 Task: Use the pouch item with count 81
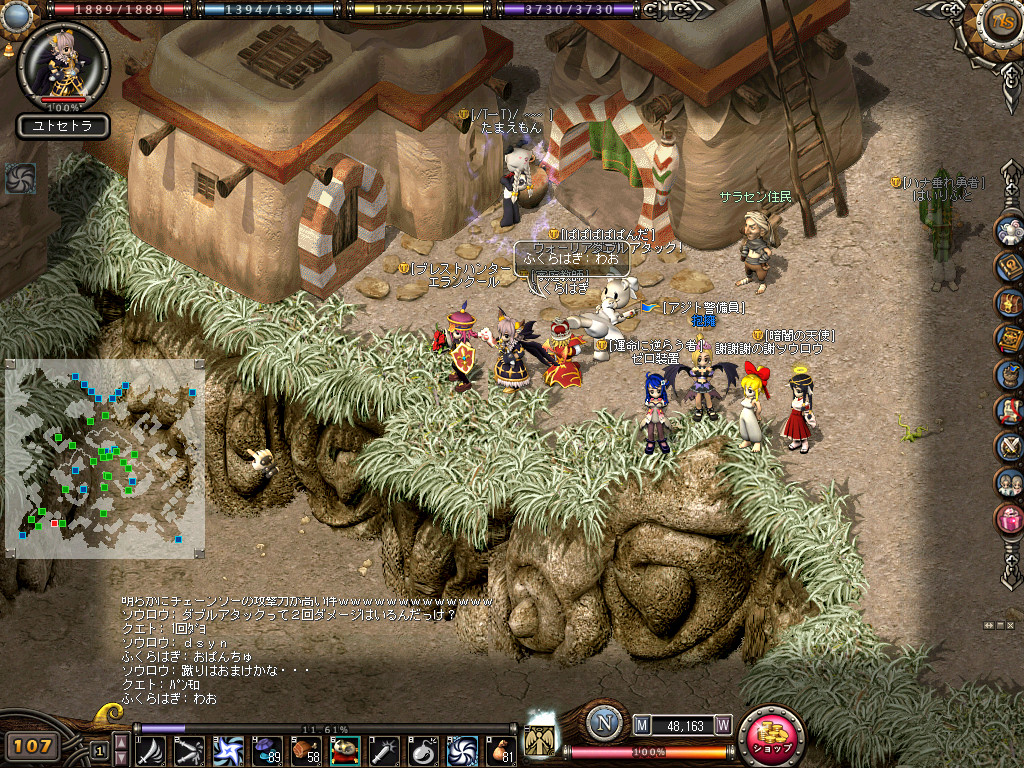click(501, 750)
